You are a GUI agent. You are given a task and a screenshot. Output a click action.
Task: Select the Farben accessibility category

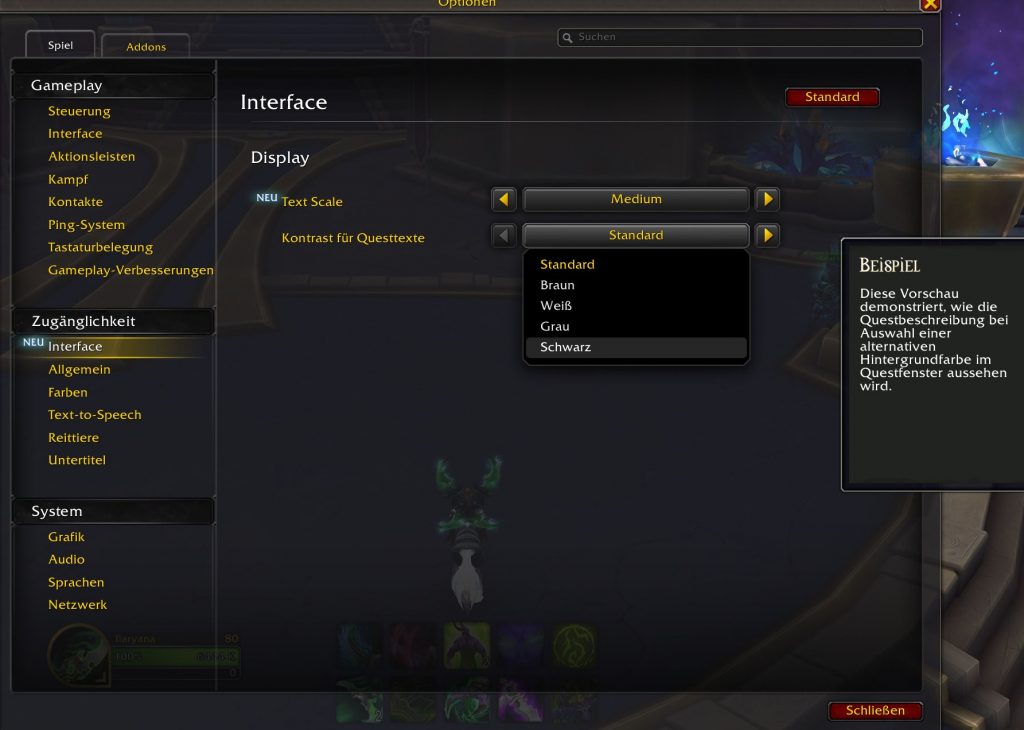[x=68, y=392]
